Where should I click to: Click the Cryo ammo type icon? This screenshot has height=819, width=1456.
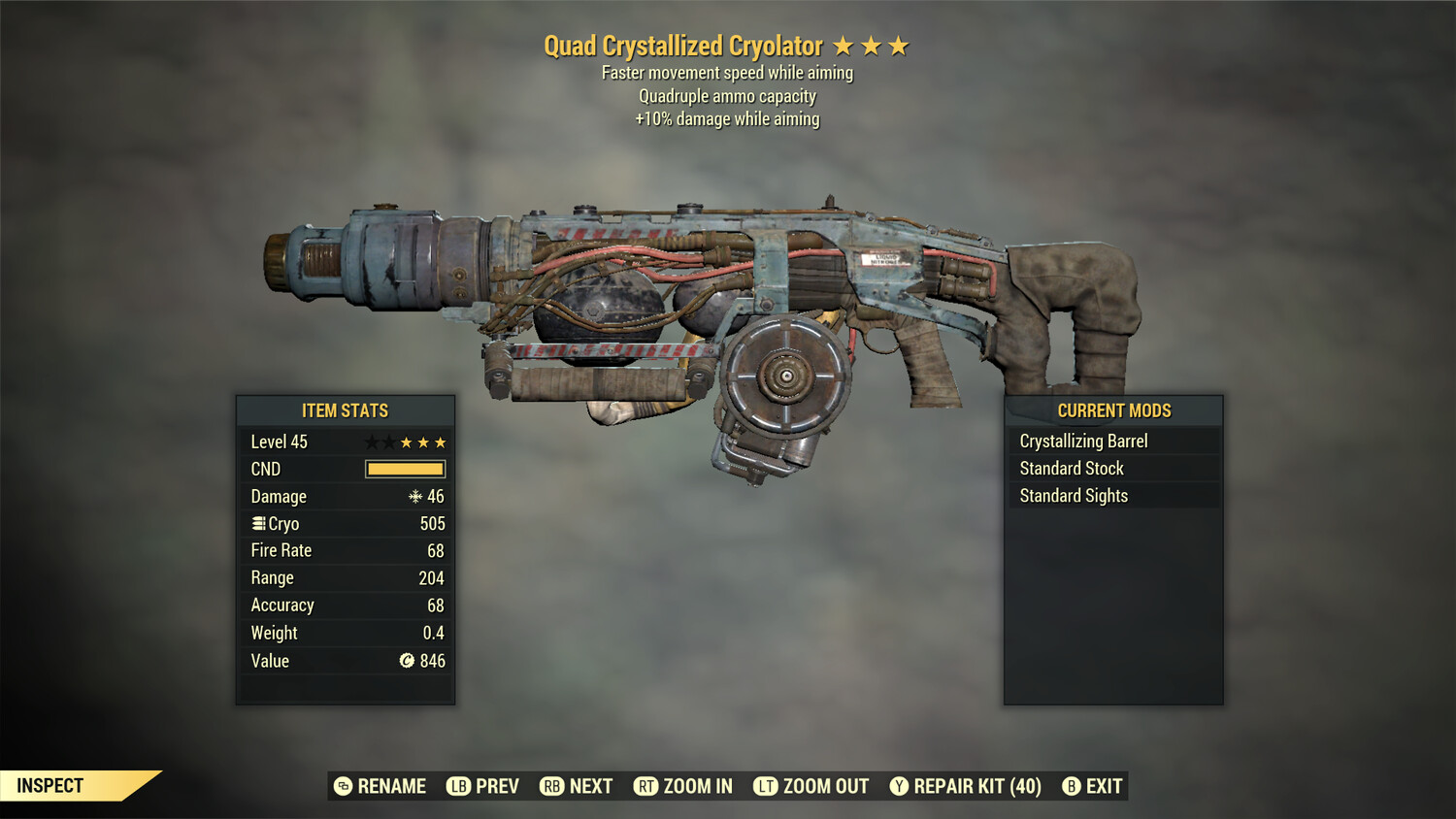tap(258, 523)
